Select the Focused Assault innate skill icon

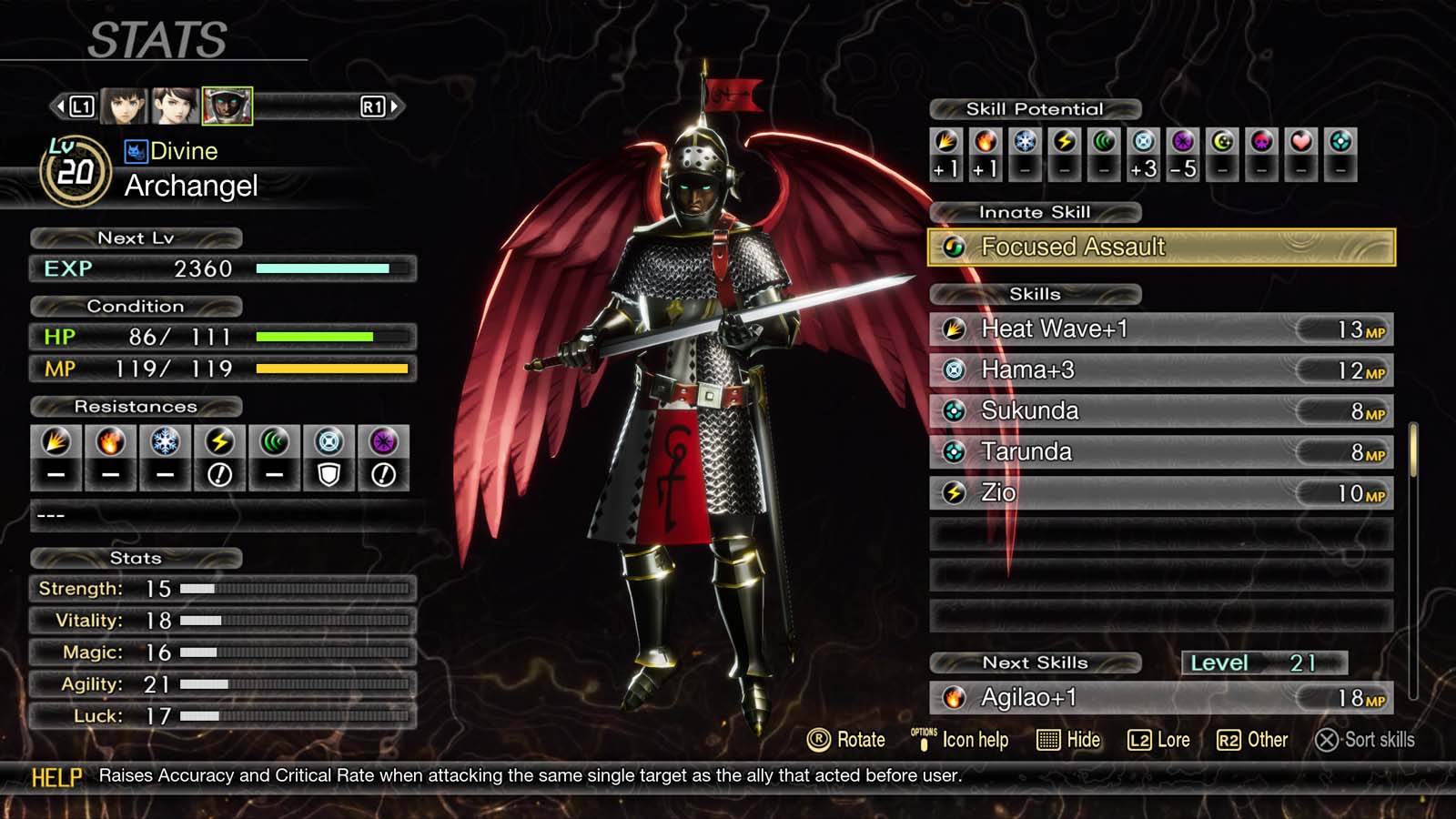(954, 247)
